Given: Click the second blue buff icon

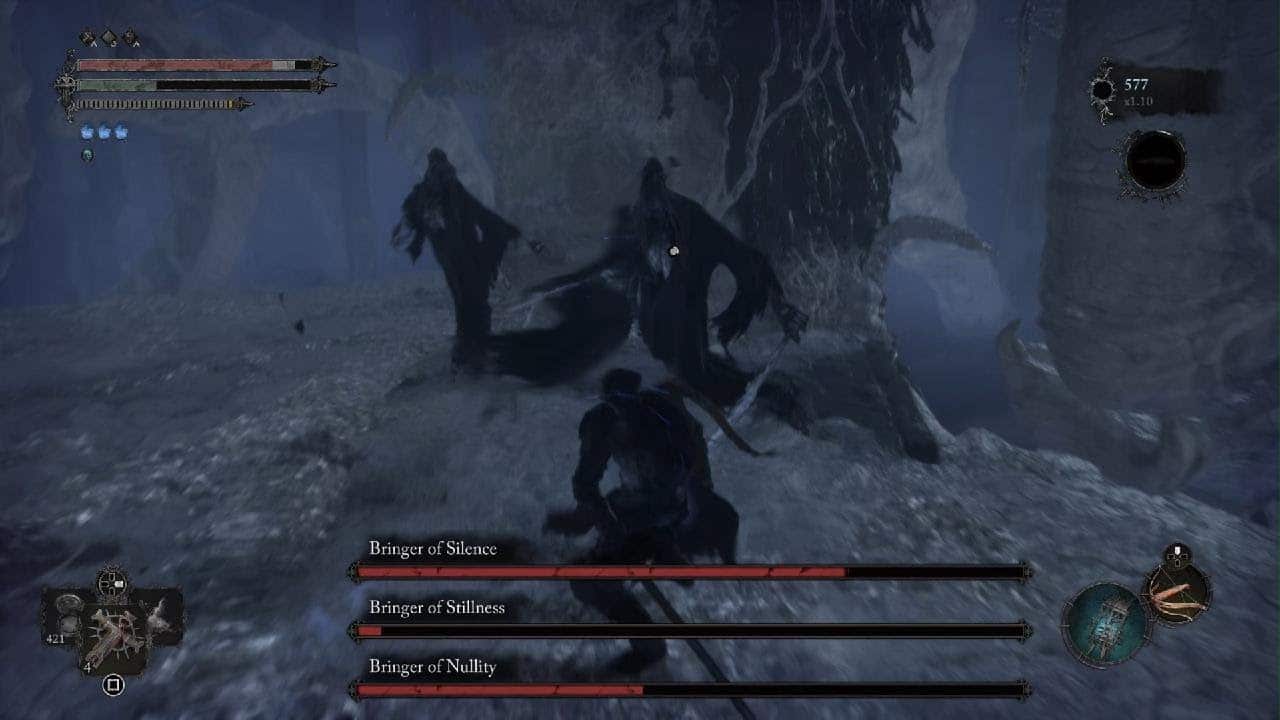Looking at the screenshot, I should (104, 132).
